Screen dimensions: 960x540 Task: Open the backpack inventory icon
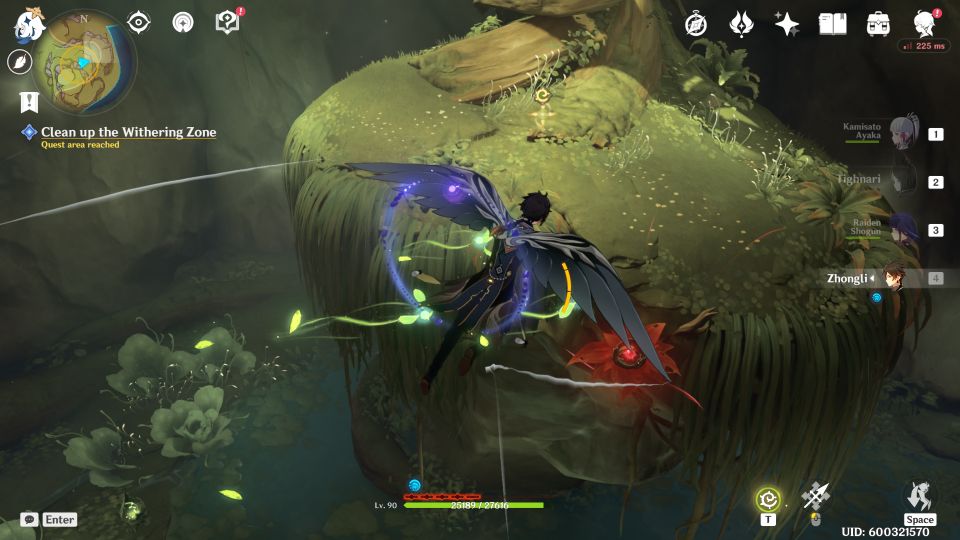coord(878,24)
